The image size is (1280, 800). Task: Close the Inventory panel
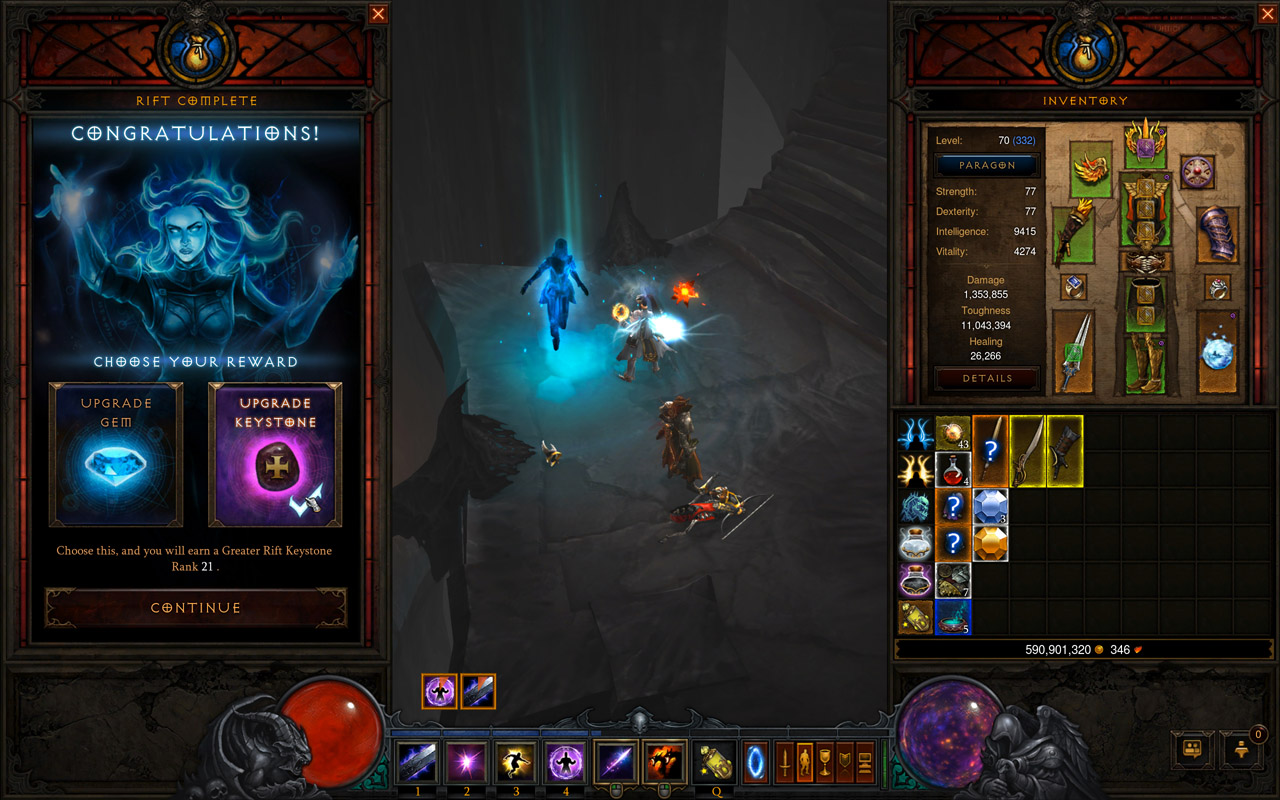pos(1268,13)
